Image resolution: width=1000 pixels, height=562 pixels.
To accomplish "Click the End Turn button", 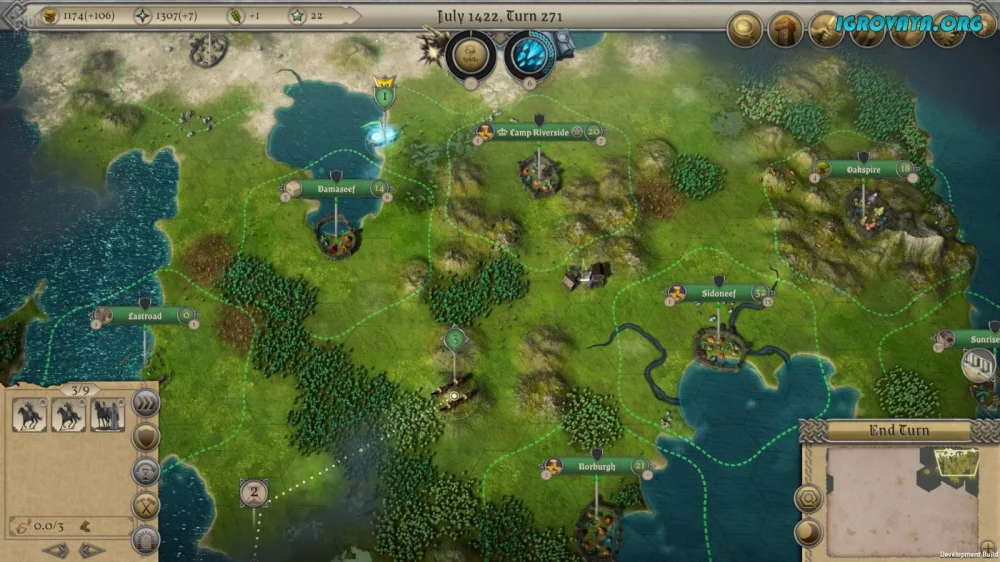I will (897, 431).
